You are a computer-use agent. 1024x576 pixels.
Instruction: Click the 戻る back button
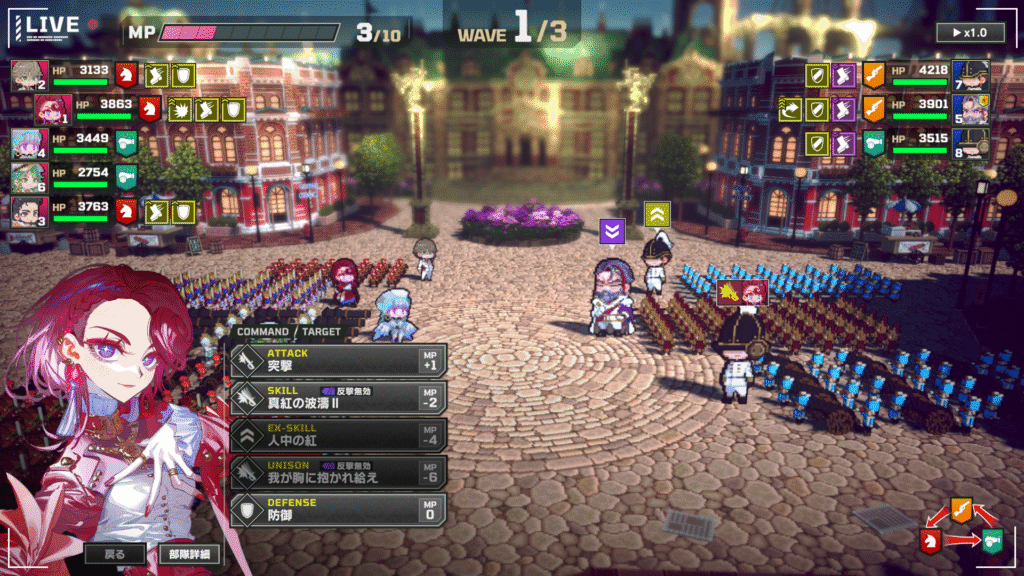pos(115,553)
